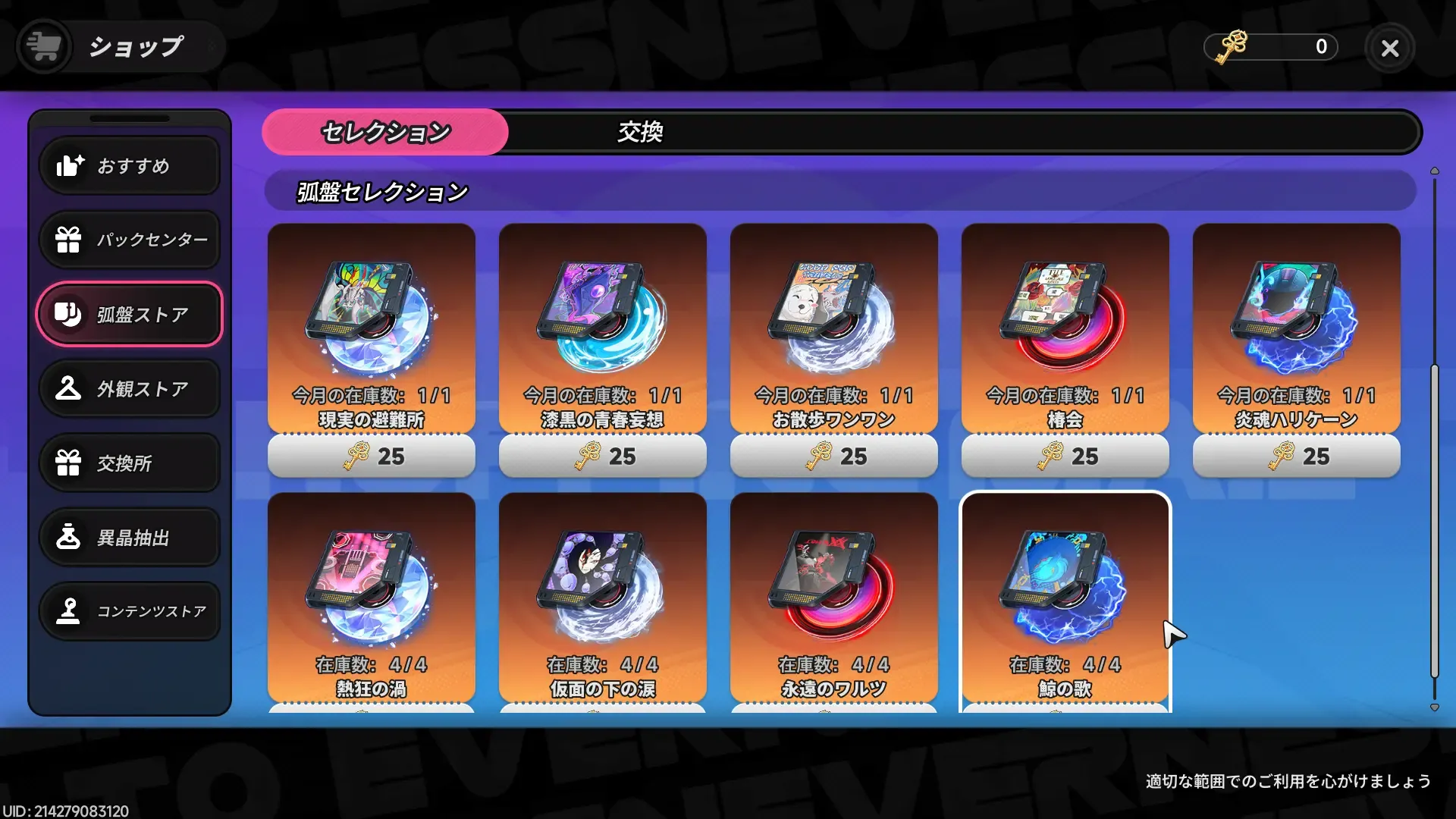Image resolution: width=1456 pixels, height=819 pixels.
Task: Open the 弧盤ストア disc store
Action: [x=130, y=314]
